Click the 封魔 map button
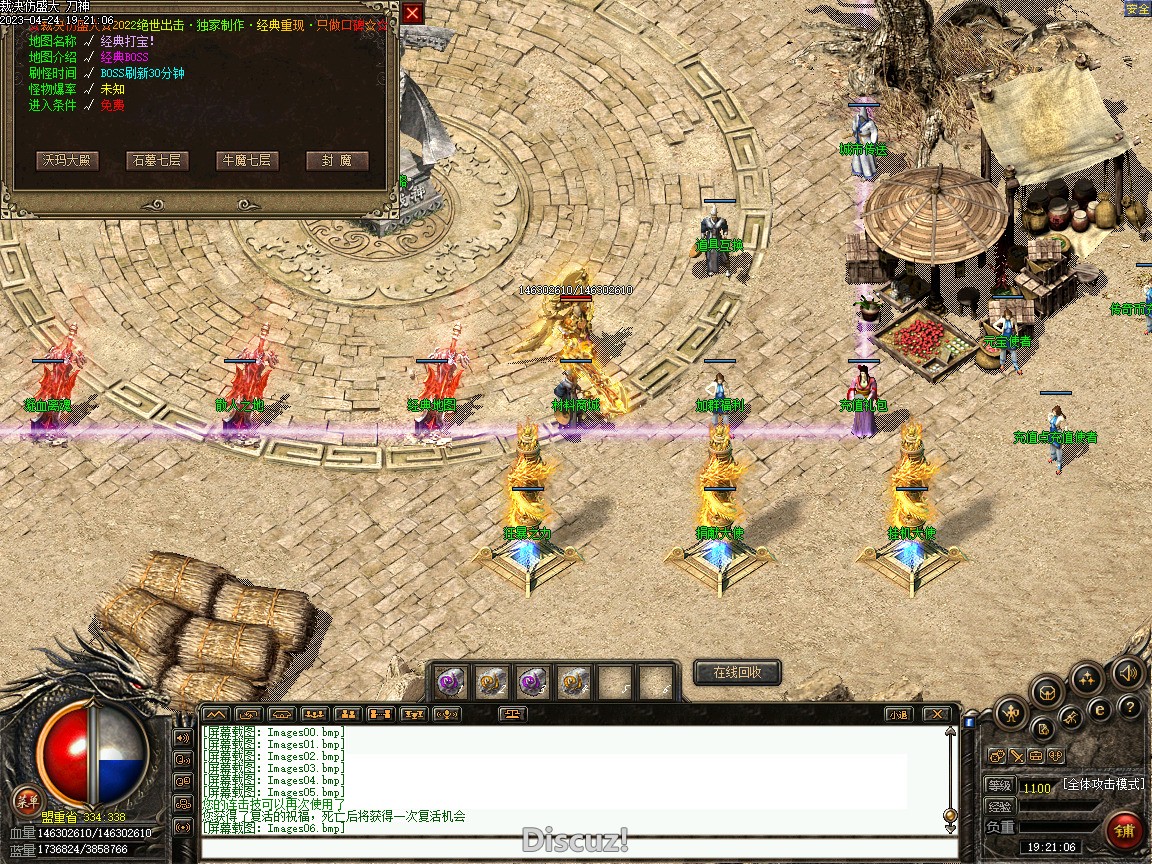1152x864 pixels. [337, 160]
